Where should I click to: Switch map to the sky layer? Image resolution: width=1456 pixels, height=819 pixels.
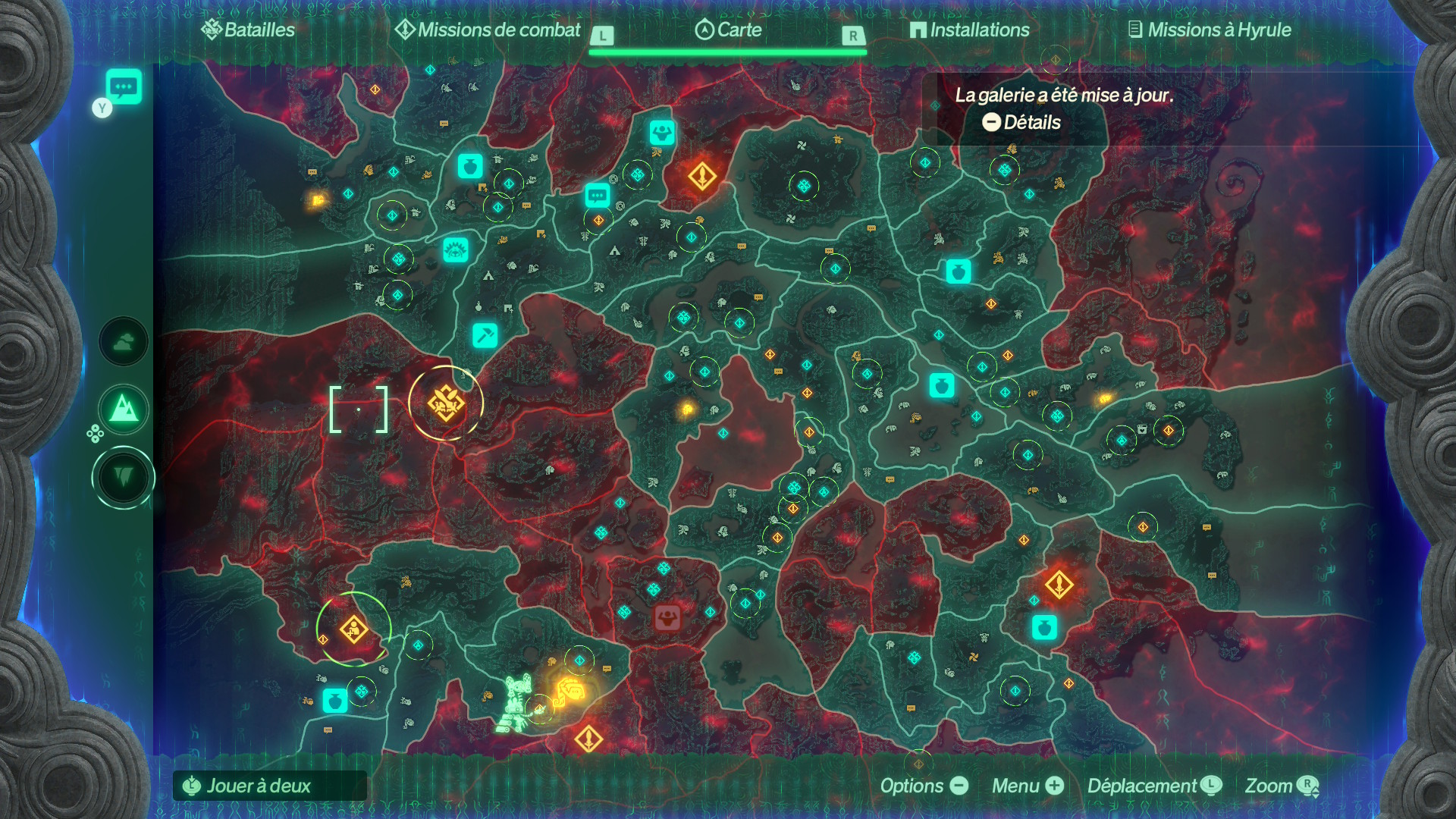[x=124, y=342]
